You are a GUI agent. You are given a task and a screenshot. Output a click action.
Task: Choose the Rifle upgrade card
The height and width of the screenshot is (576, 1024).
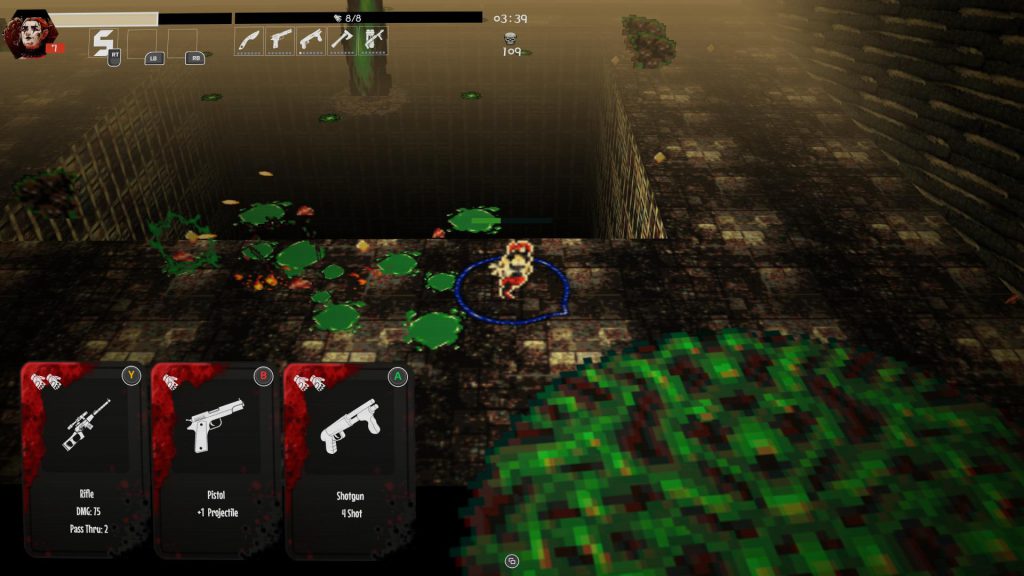85,458
